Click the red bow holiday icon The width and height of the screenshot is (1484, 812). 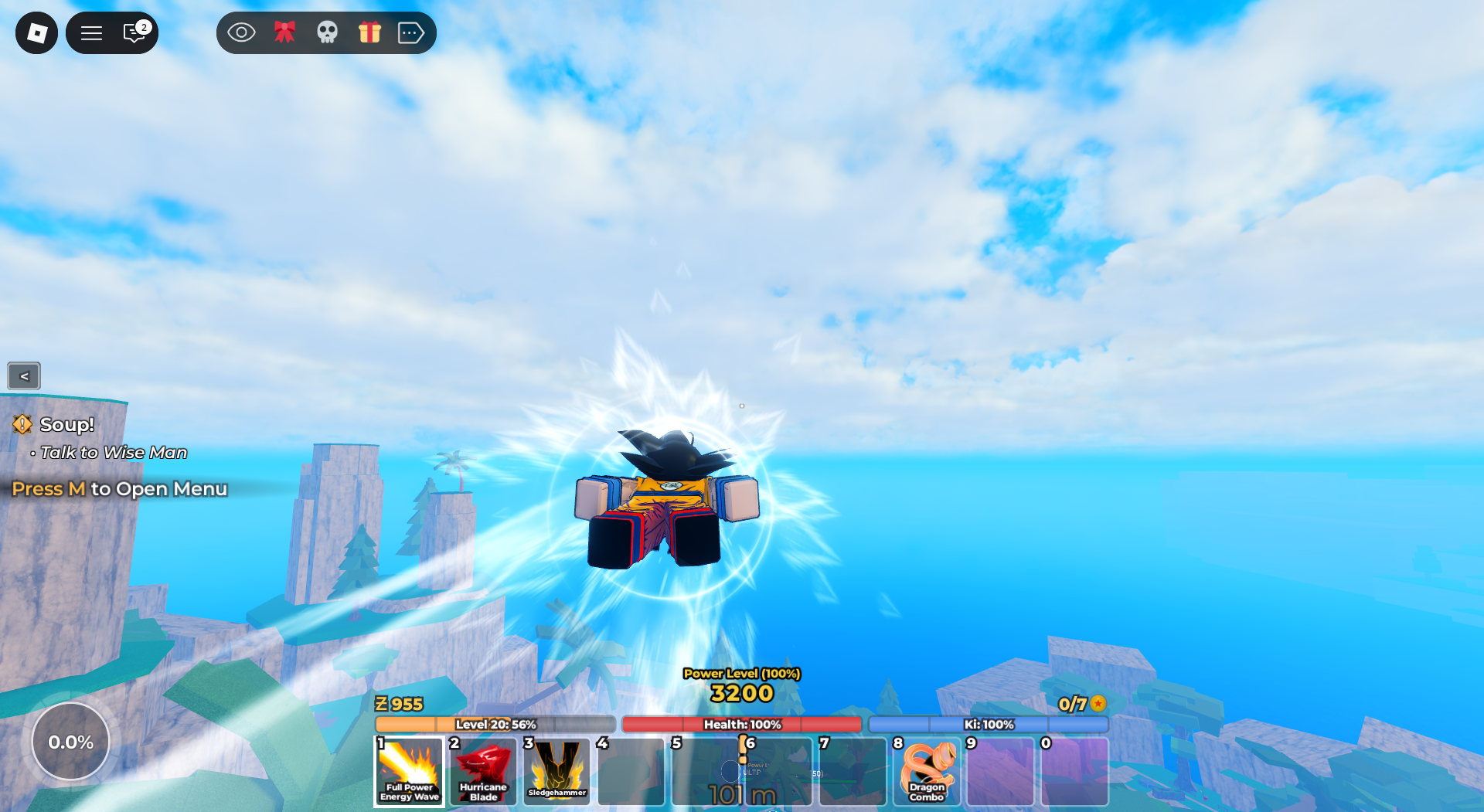[285, 32]
